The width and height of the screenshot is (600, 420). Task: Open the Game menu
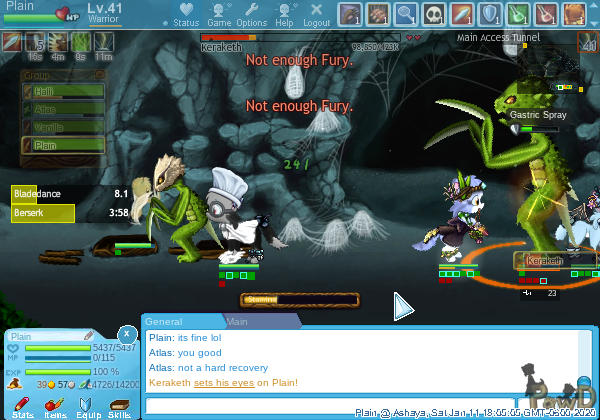click(x=218, y=14)
